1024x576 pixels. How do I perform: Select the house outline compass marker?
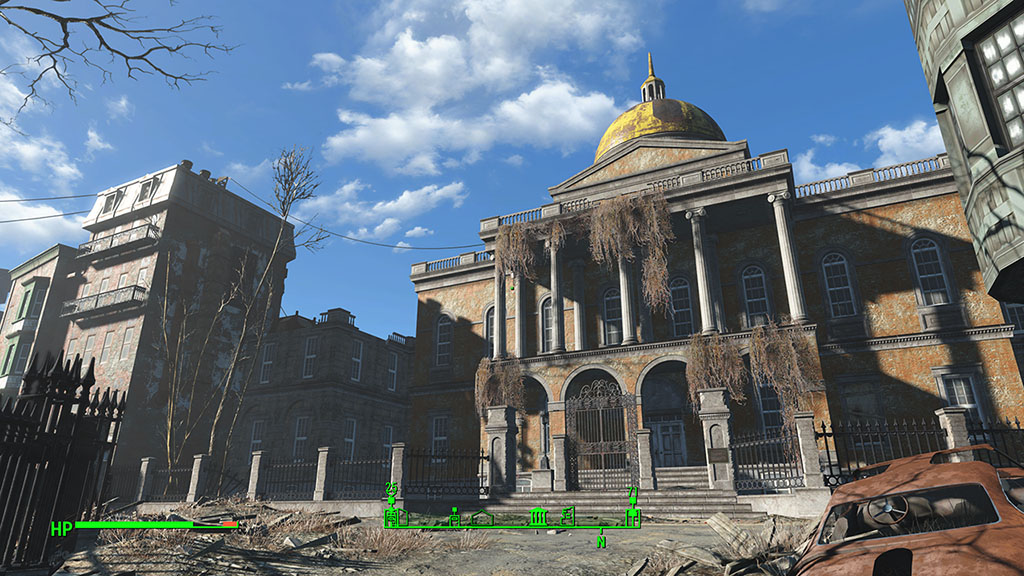tap(482, 517)
